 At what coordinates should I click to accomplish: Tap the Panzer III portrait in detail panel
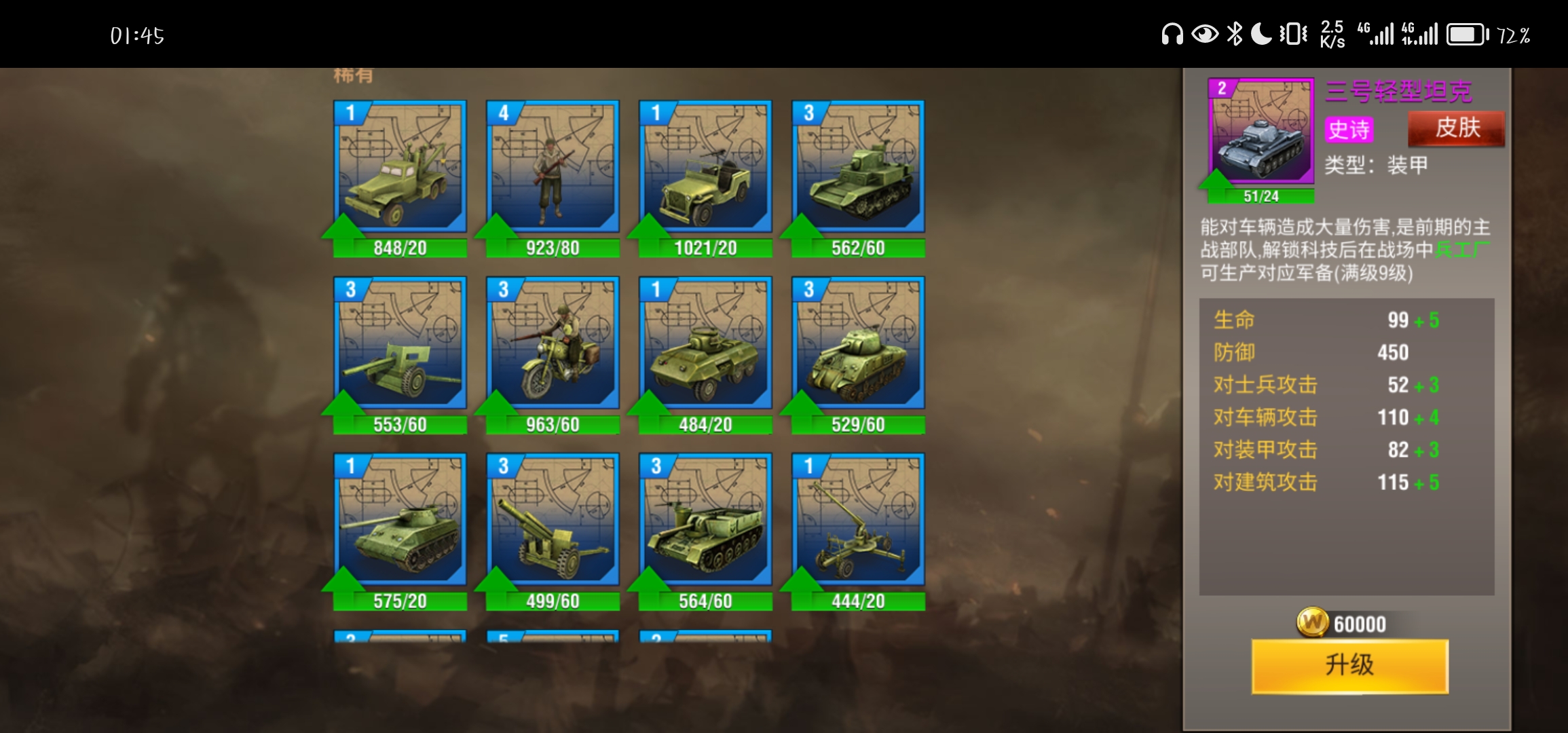[x=1261, y=131]
